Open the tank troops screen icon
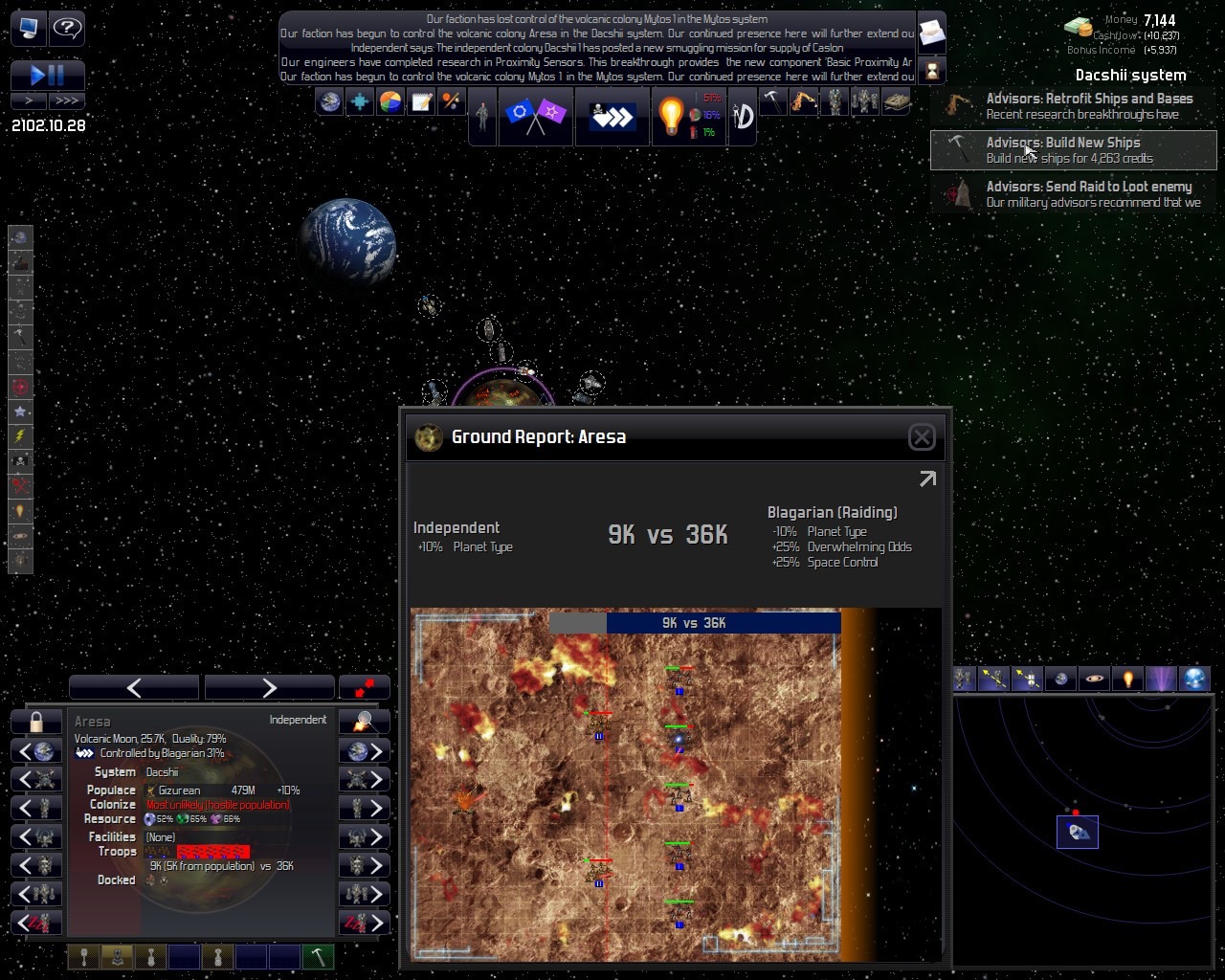This screenshot has width=1225, height=980. pos(896,101)
